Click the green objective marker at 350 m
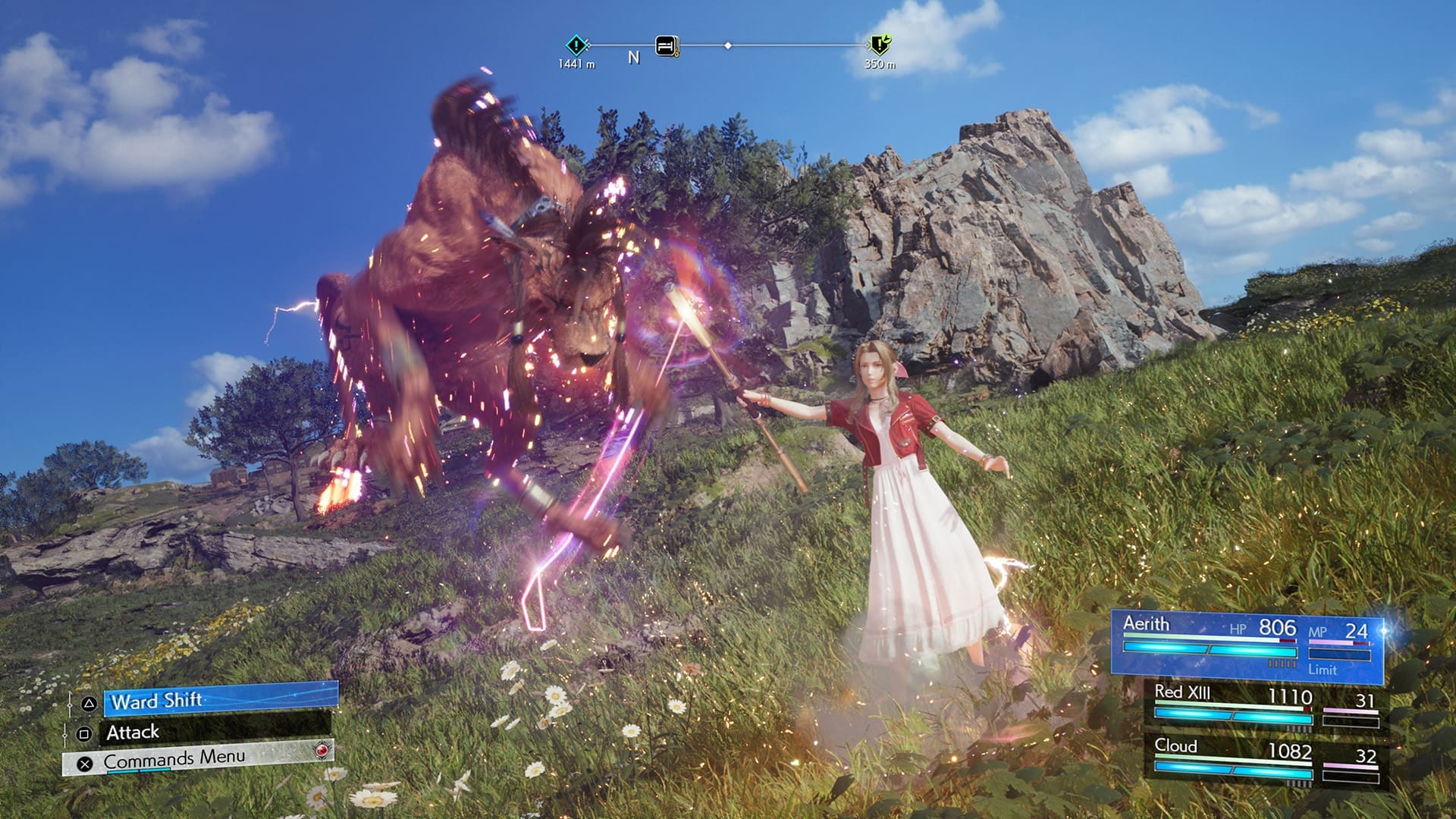The height and width of the screenshot is (819, 1456). [880, 45]
